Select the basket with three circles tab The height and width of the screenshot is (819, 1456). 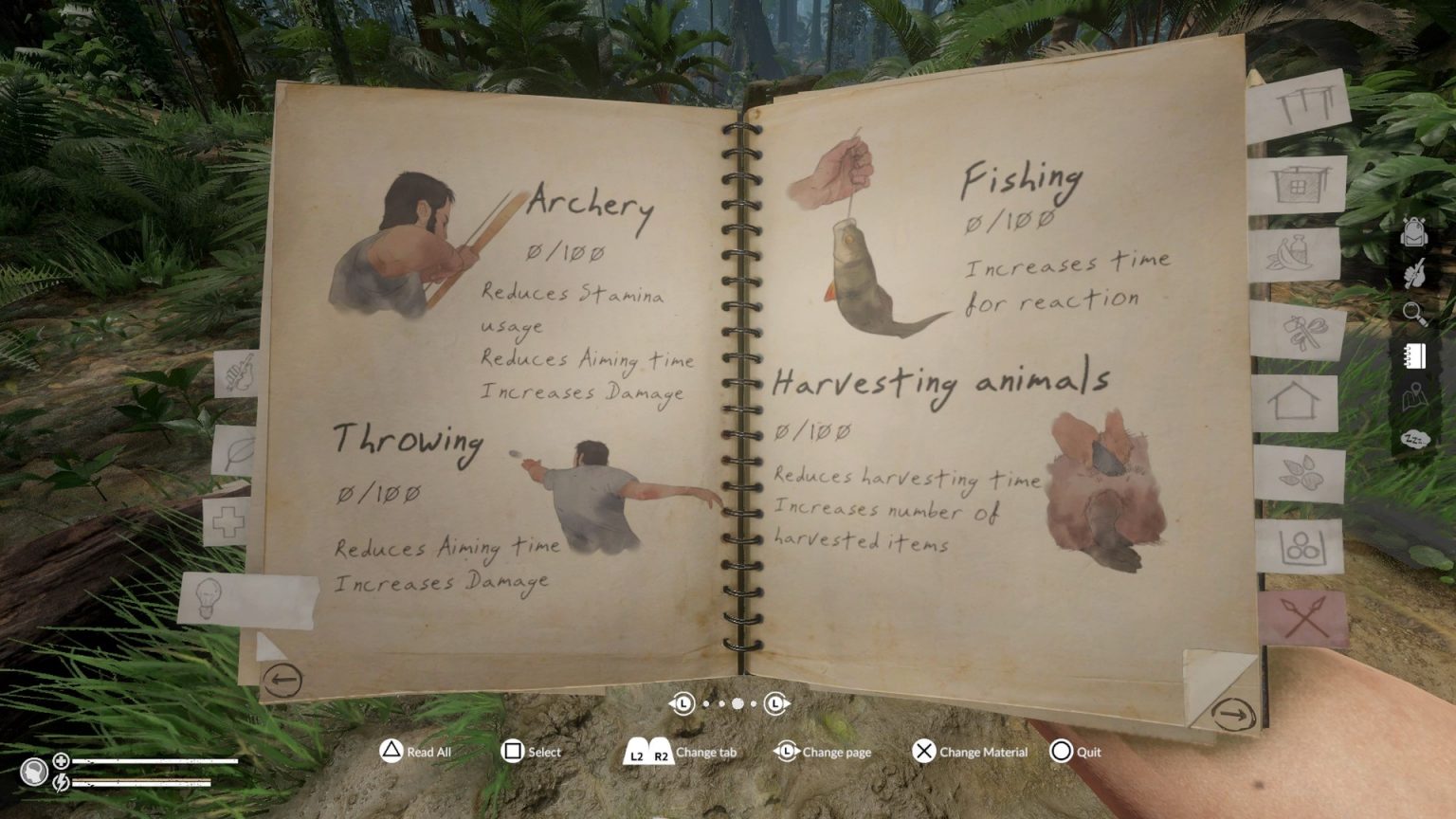tap(1301, 547)
